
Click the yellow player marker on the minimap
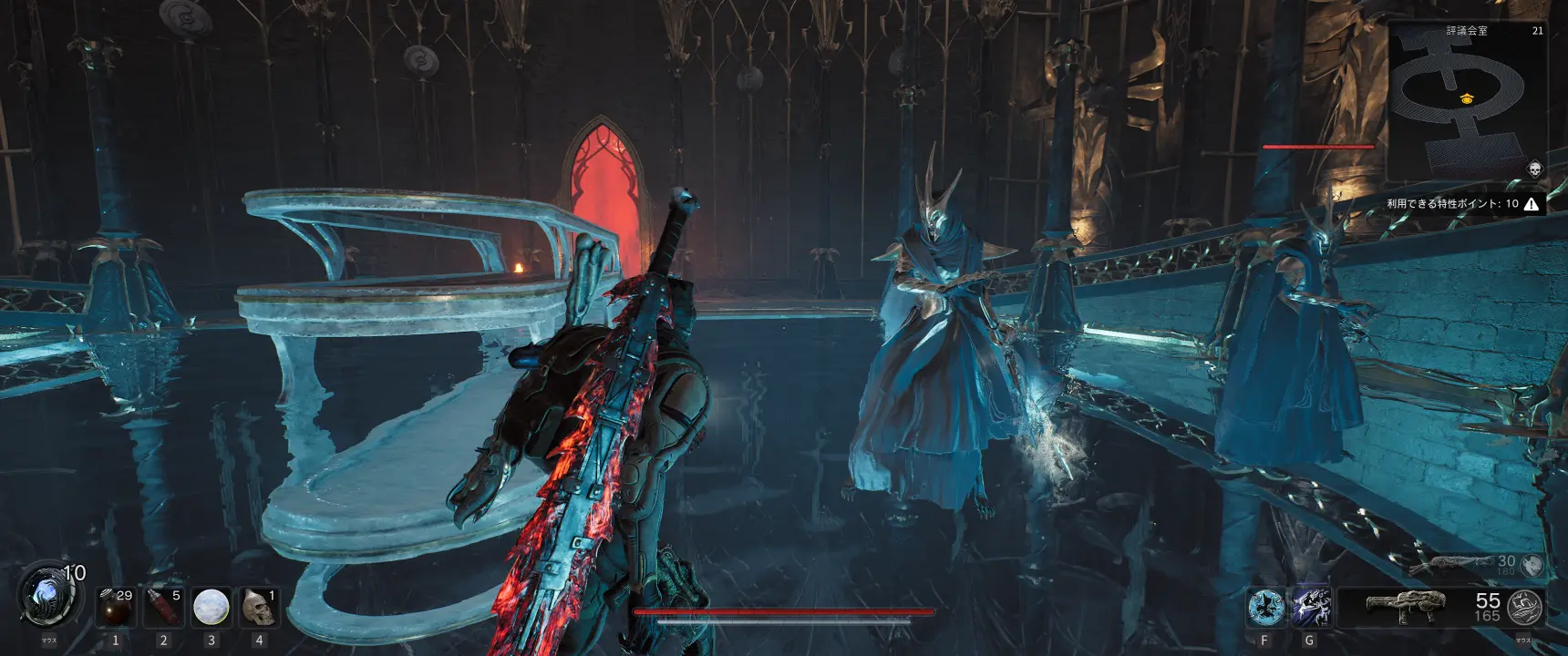coord(1466,98)
